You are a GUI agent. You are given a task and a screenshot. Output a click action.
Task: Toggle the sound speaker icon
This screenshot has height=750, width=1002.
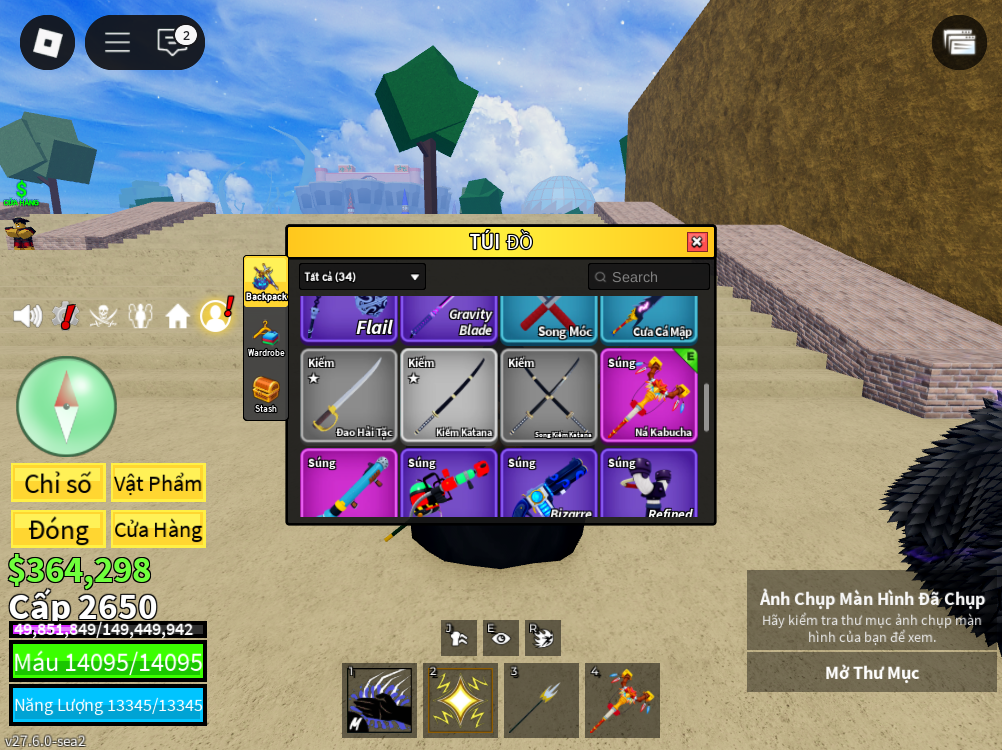[x=27, y=316]
